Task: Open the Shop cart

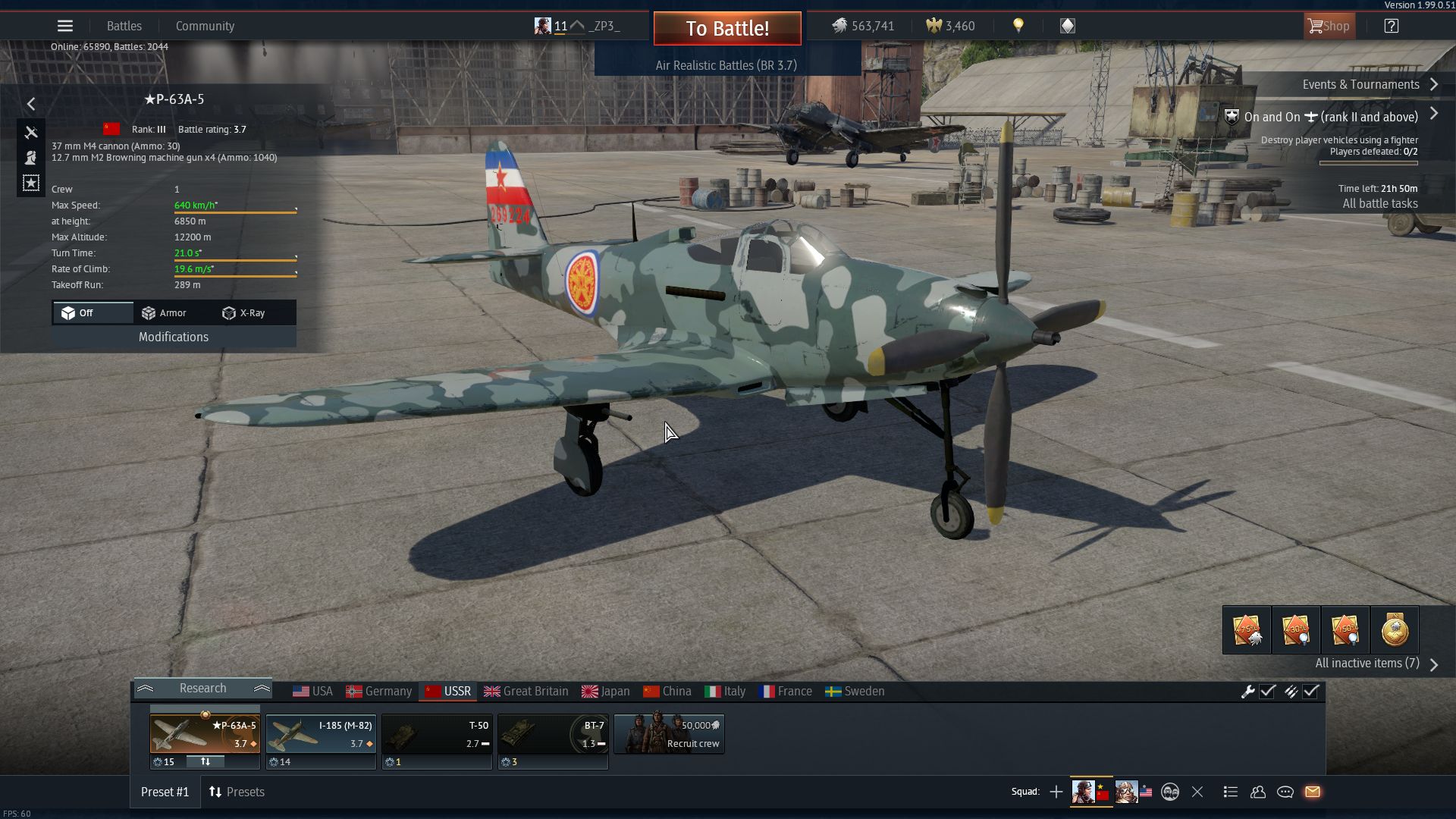Action: pos(1329,25)
